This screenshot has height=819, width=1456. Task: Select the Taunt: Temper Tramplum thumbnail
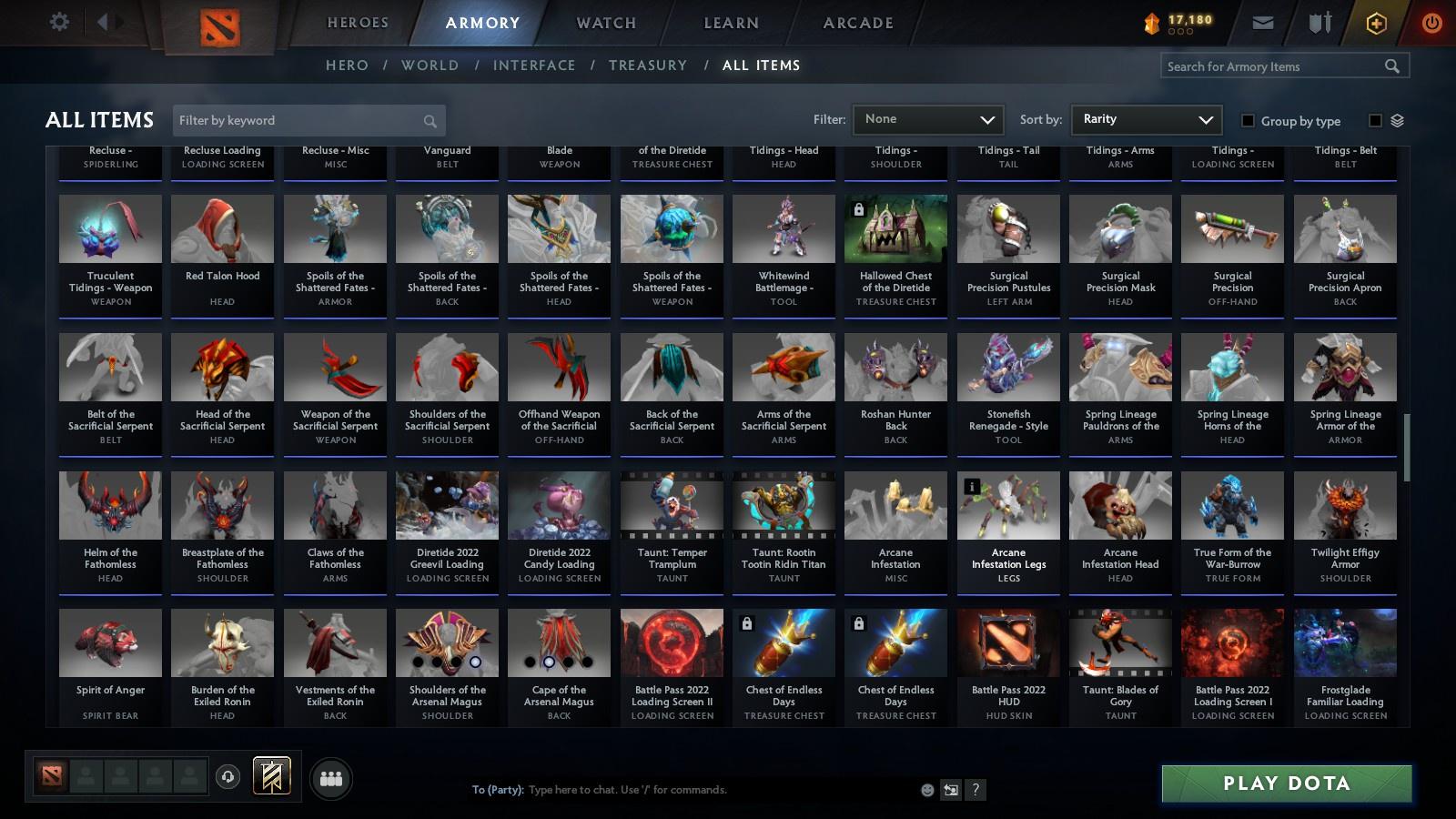671,506
